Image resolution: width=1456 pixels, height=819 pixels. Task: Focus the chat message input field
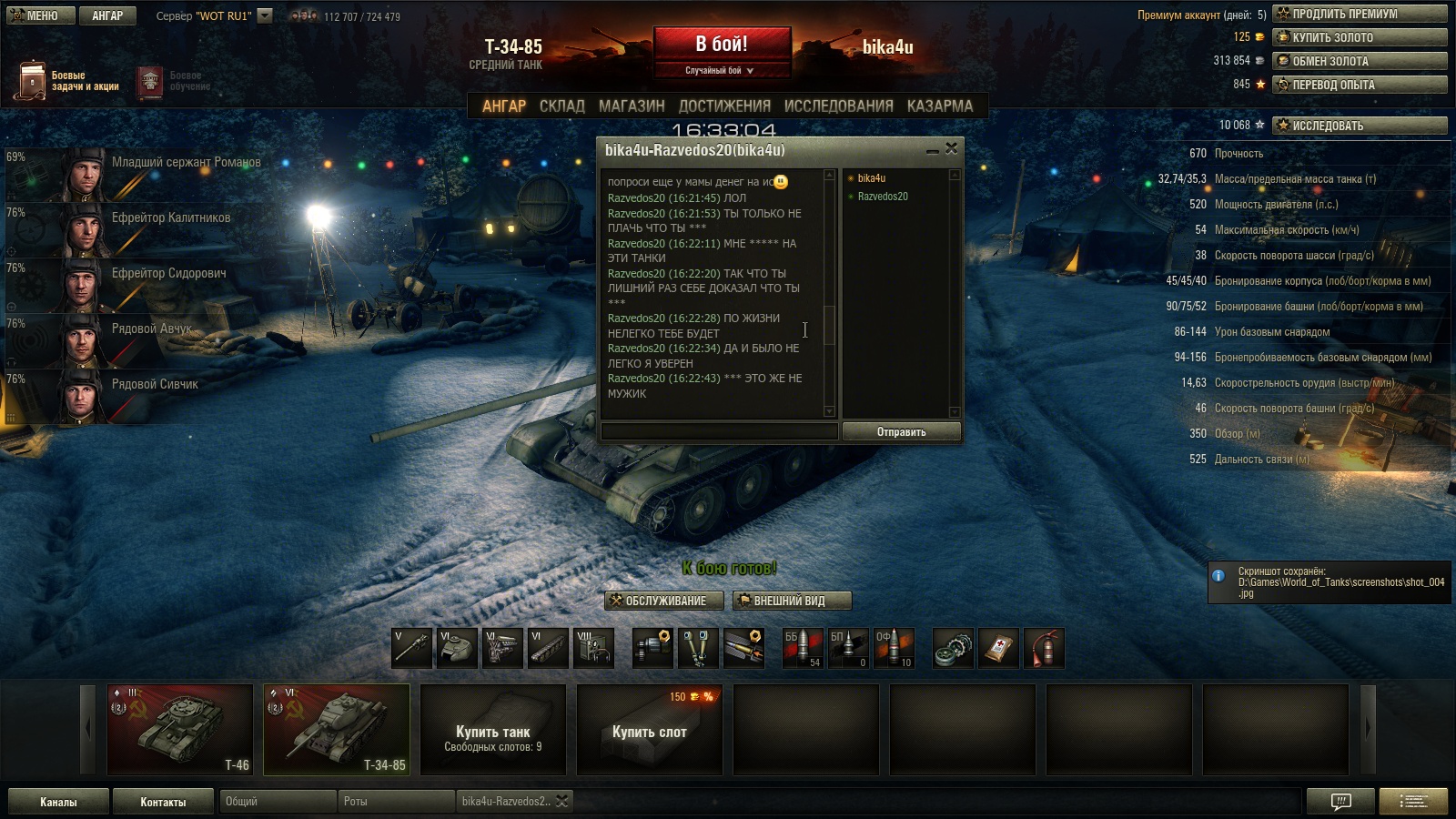coord(719,431)
